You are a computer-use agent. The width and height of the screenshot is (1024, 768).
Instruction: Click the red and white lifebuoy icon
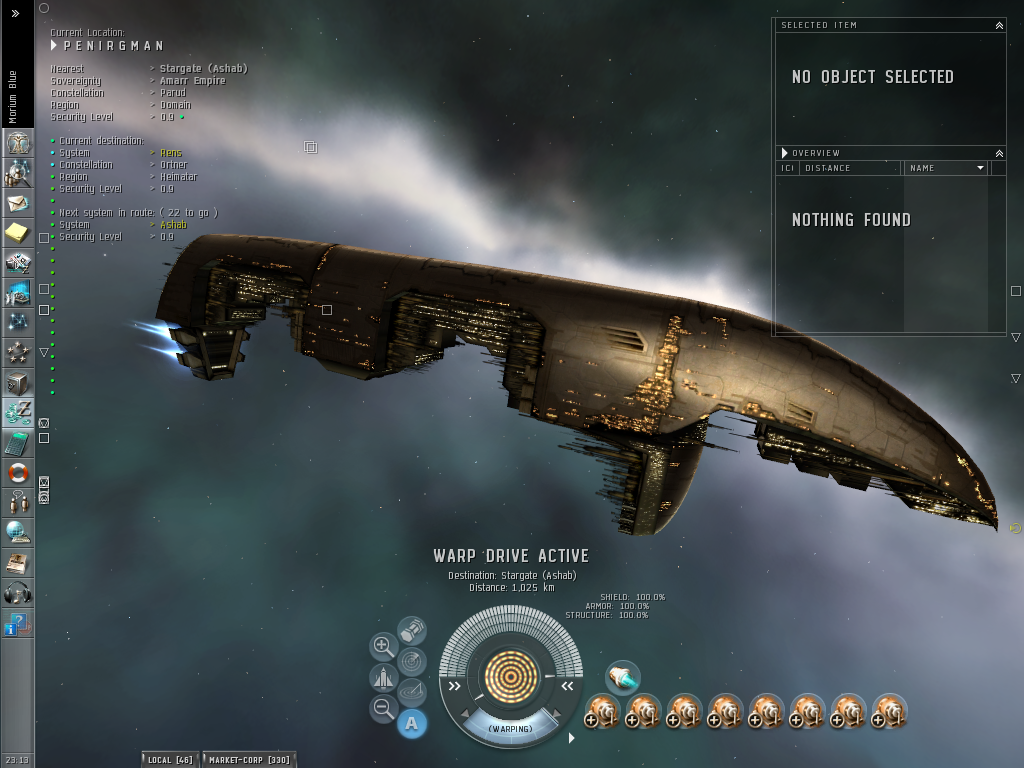coord(18,473)
